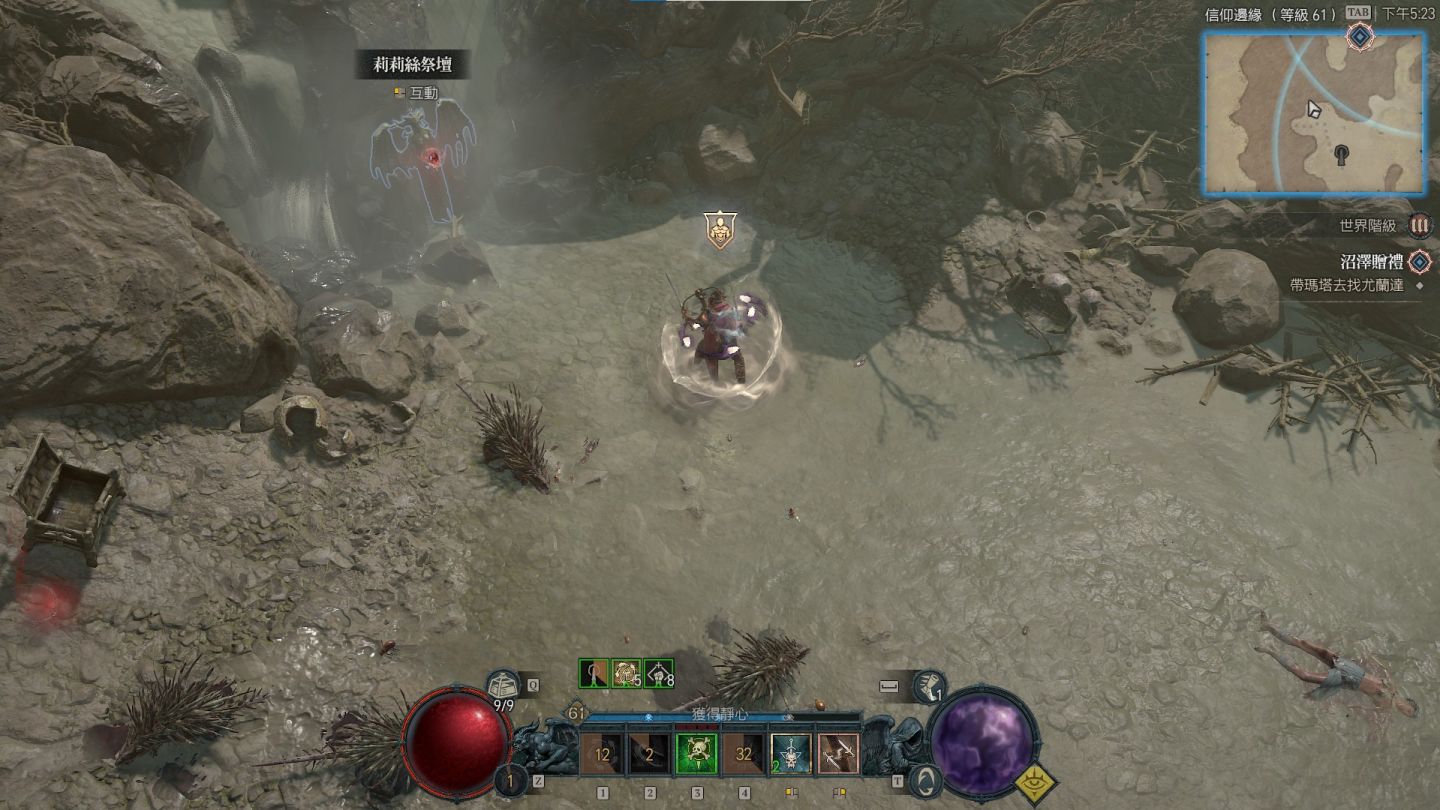The height and width of the screenshot is (810, 1440).
Task: Click the World Tier III emblem
Action: pyautogui.click(x=1420, y=226)
